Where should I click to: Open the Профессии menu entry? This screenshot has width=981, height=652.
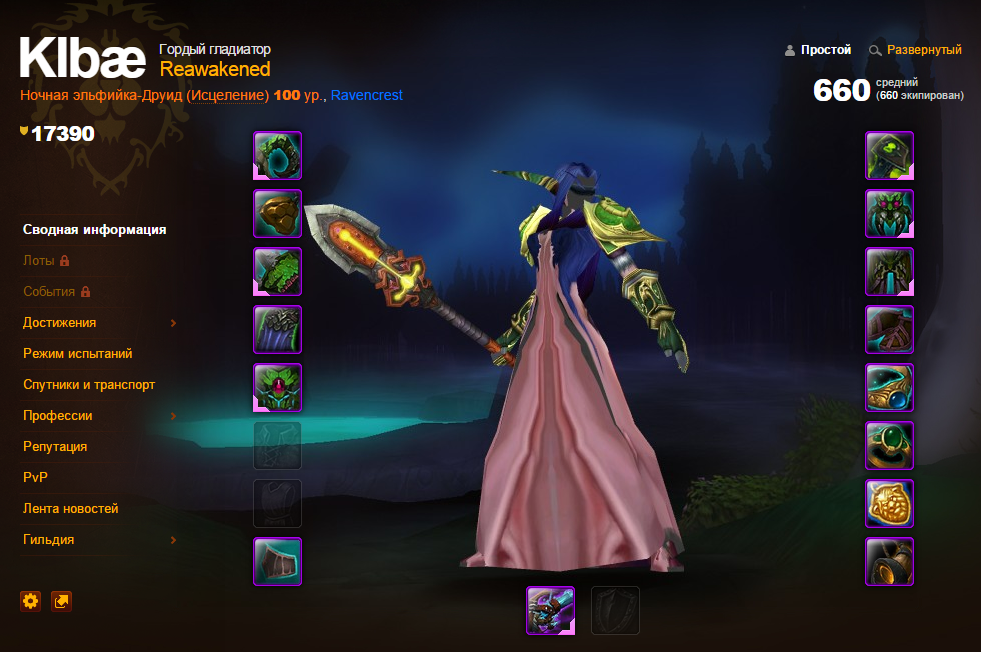coord(58,416)
